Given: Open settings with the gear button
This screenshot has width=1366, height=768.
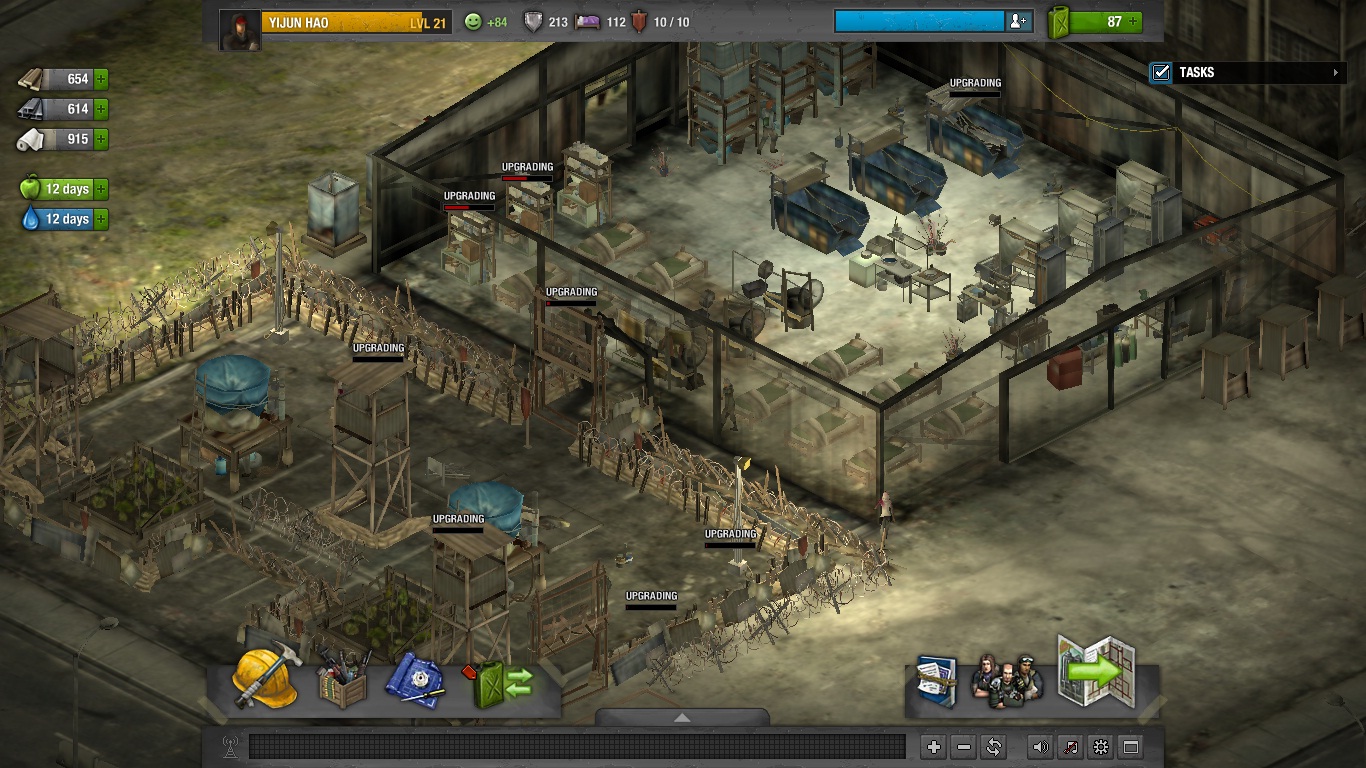Looking at the screenshot, I should pos(1101,747).
